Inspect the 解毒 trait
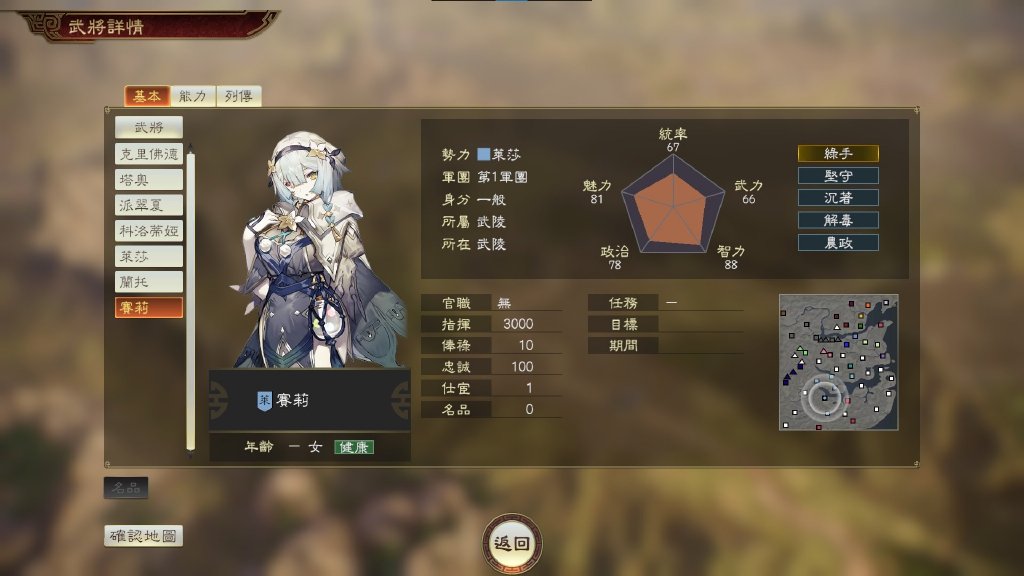The height and width of the screenshot is (576, 1024). click(x=838, y=220)
